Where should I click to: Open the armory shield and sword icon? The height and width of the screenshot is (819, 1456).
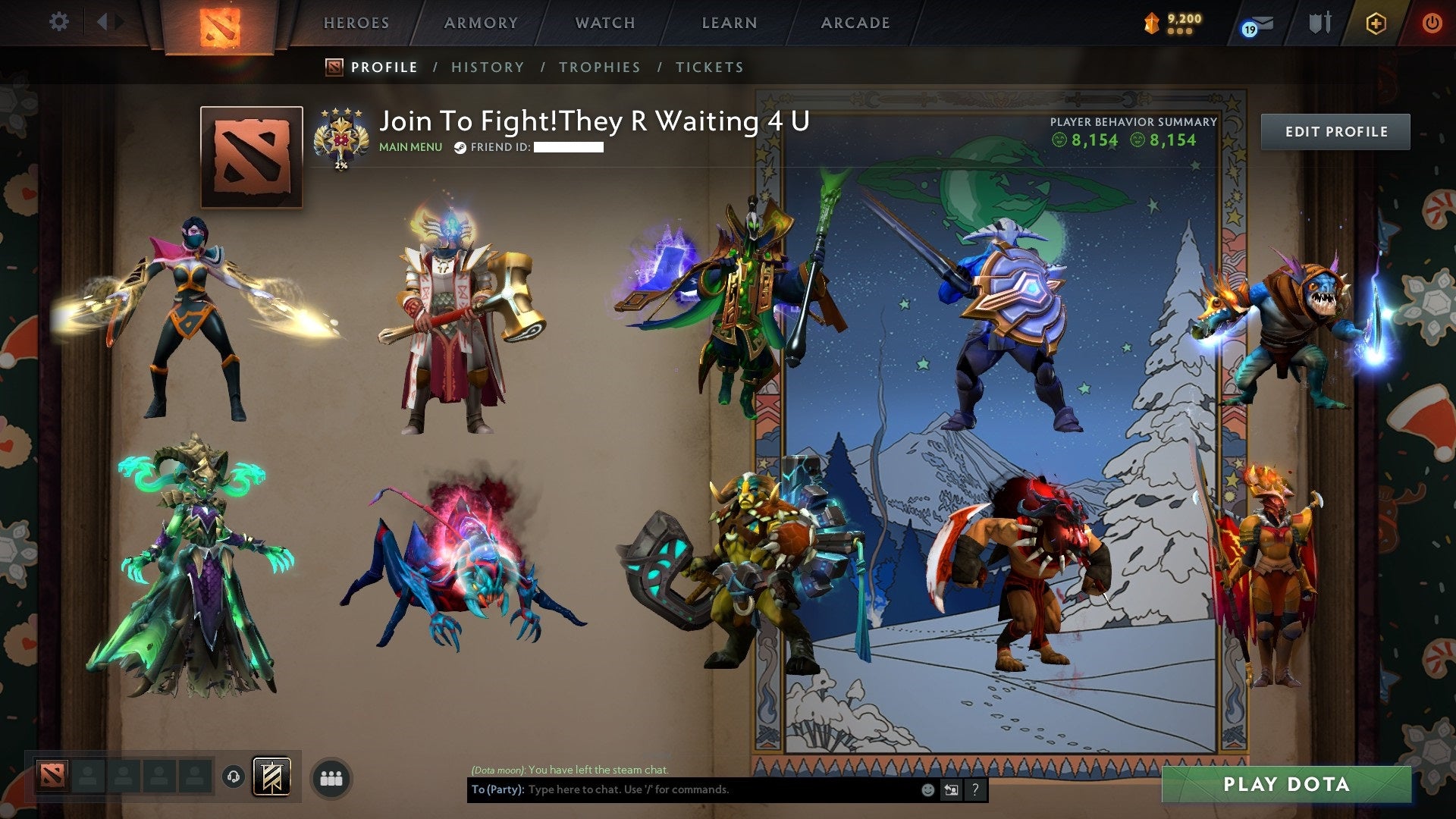1319,23
